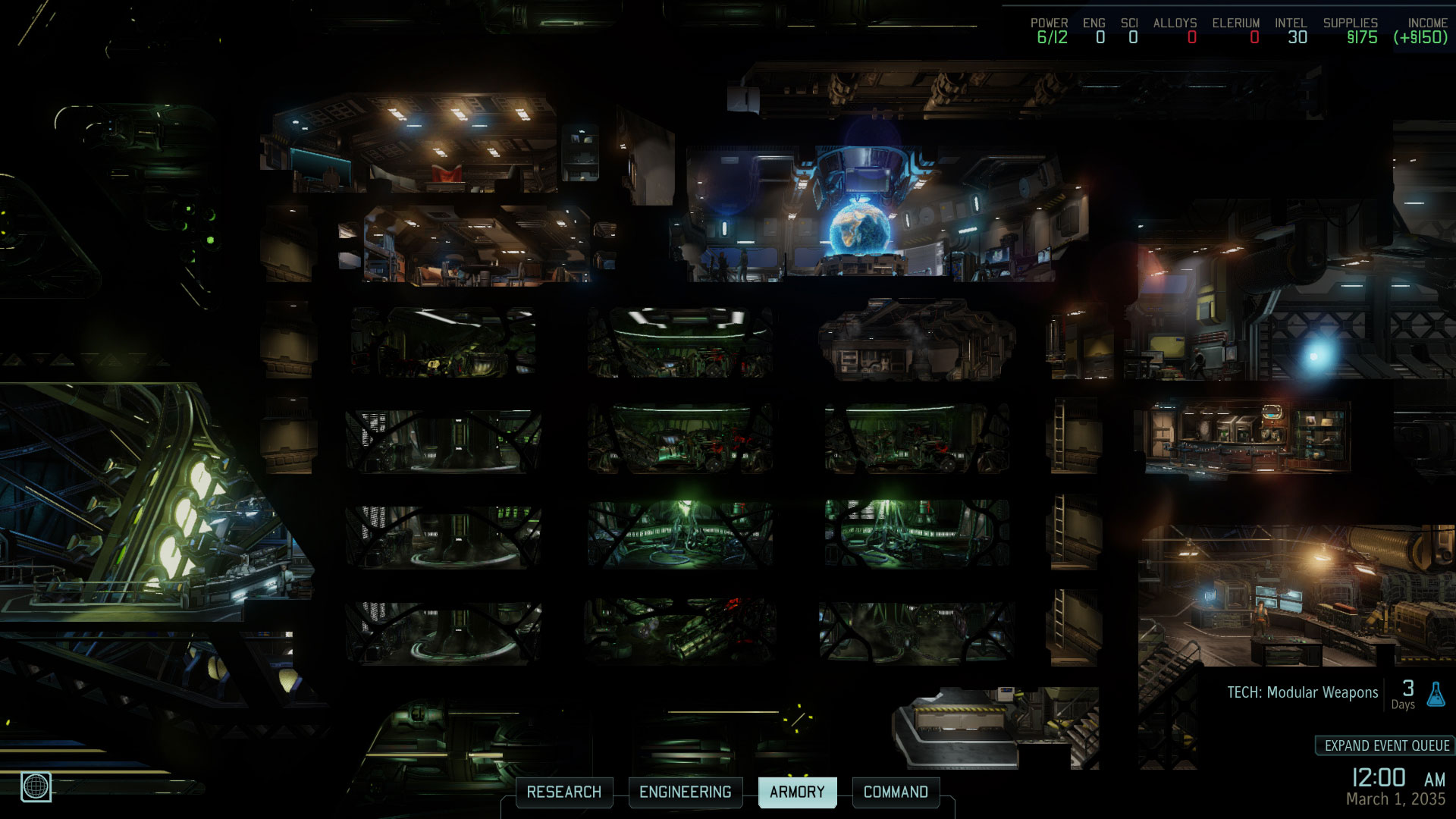The width and height of the screenshot is (1456, 819).
Task: Expand the event queue
Action: (x=1386, y=745)
